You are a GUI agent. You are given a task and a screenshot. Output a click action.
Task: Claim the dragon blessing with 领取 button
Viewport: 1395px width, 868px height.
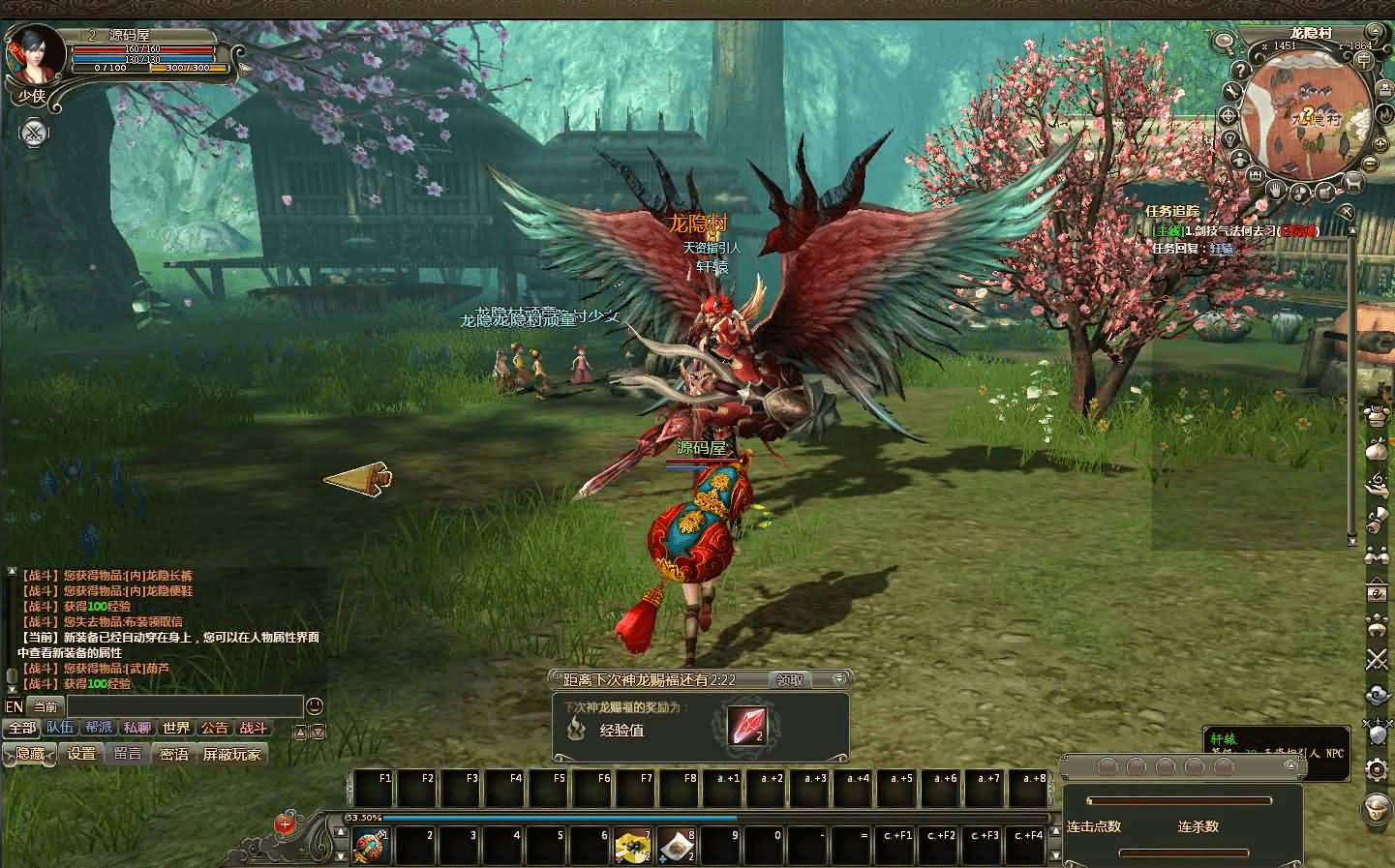(790, 680)
